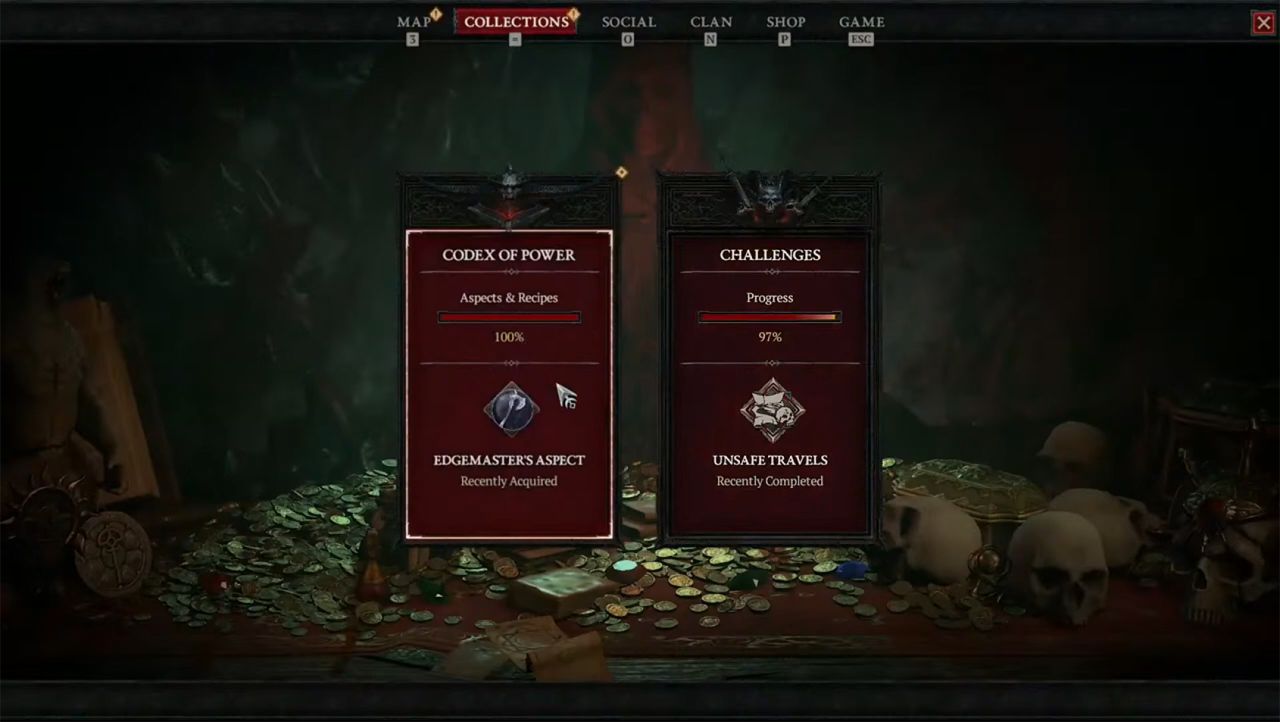Select the Edgemaster's Aspect axe icon

509,410
